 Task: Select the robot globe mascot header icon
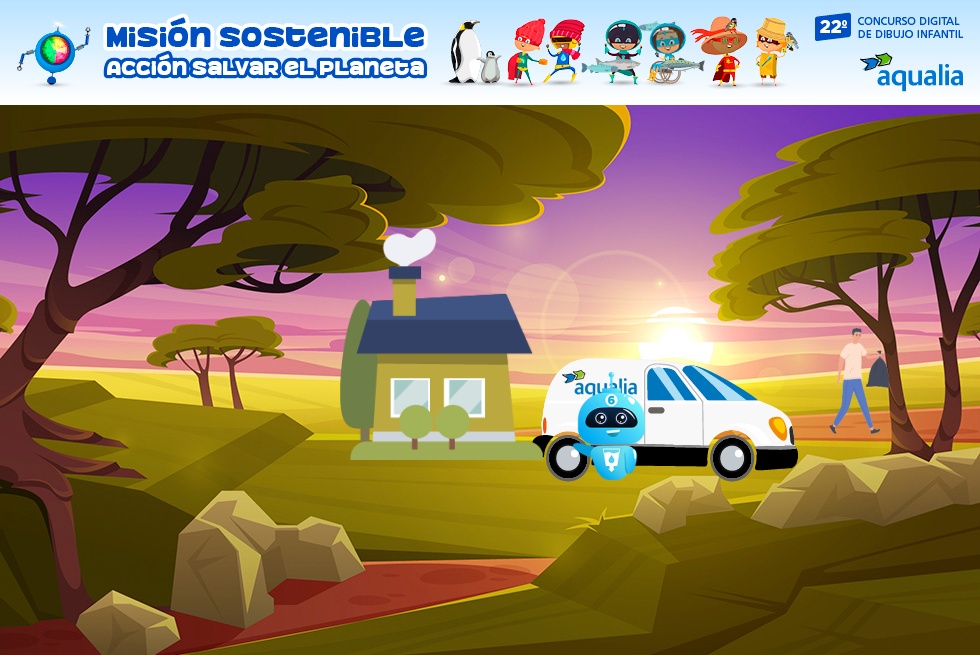54,53
